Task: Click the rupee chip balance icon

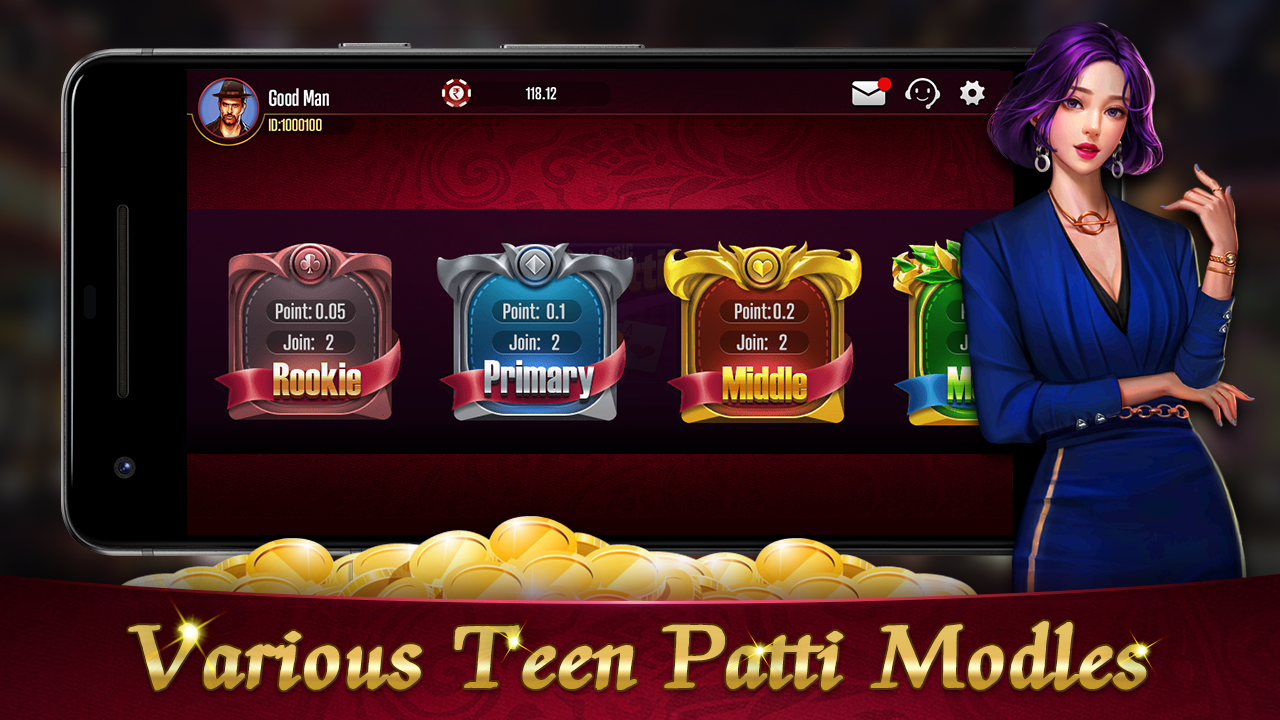Action: 458,94
